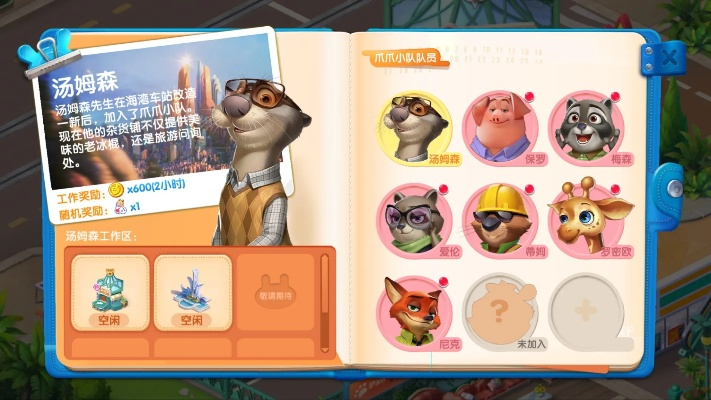Open the idle grocery shop work area
The height and width of the screenshot is (400, 711).
point(108,292)
